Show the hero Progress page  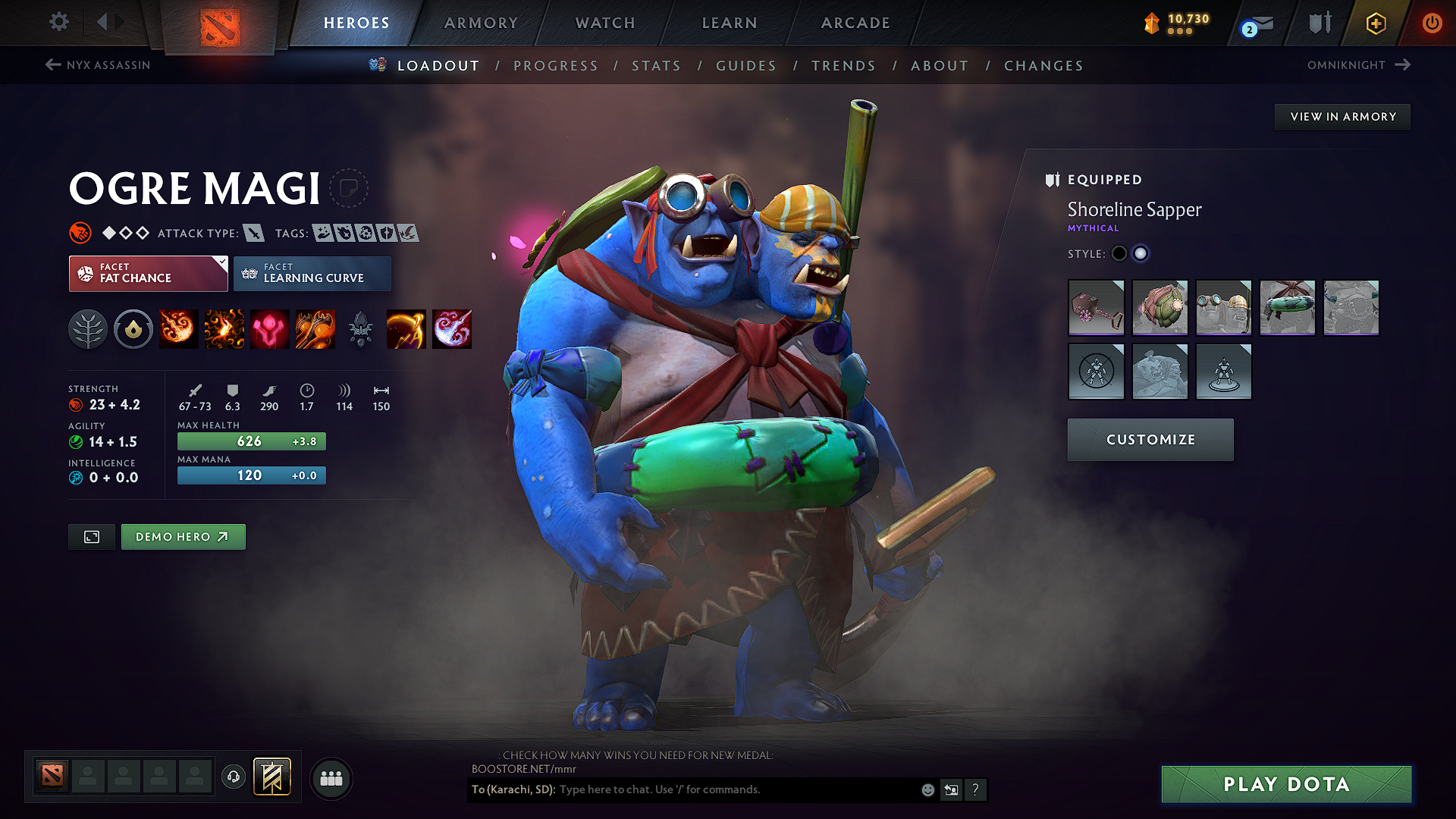(556, 66)
